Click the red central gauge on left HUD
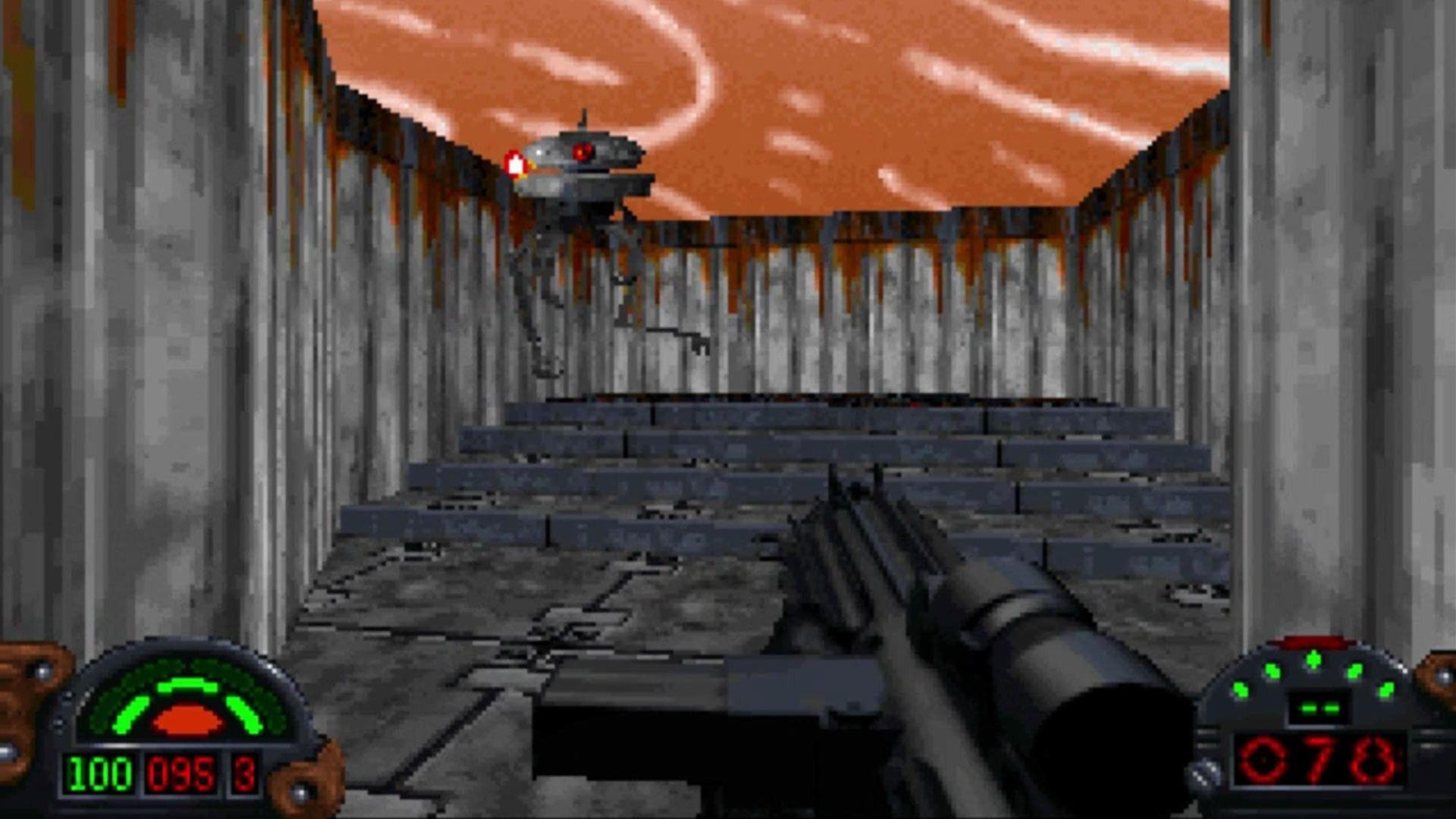 (x=187, y=719)
